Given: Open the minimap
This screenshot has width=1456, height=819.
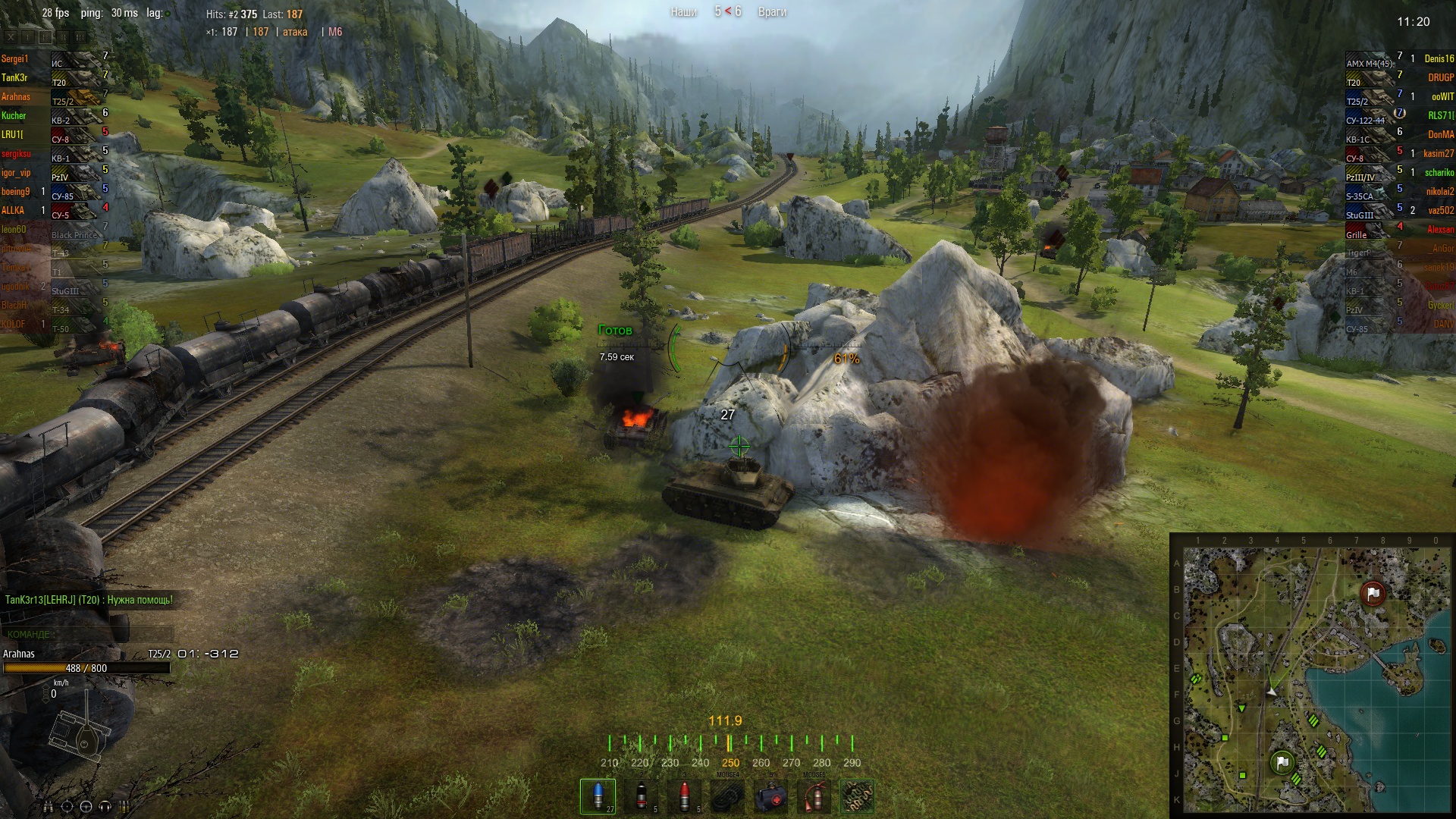Looking at the screenshot, I should point(1313,676).
